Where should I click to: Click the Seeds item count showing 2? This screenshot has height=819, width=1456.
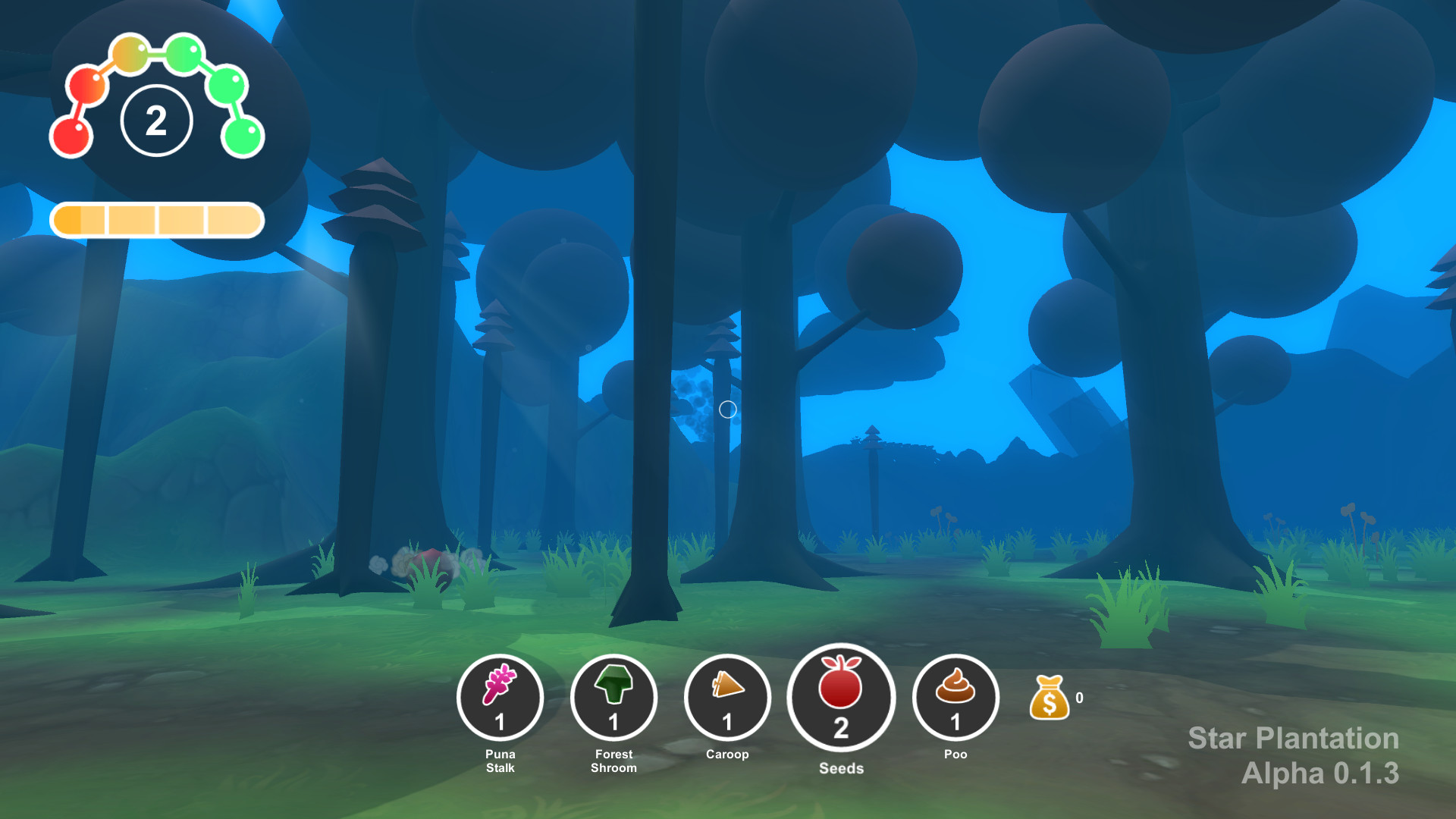(x=842, y=726)
